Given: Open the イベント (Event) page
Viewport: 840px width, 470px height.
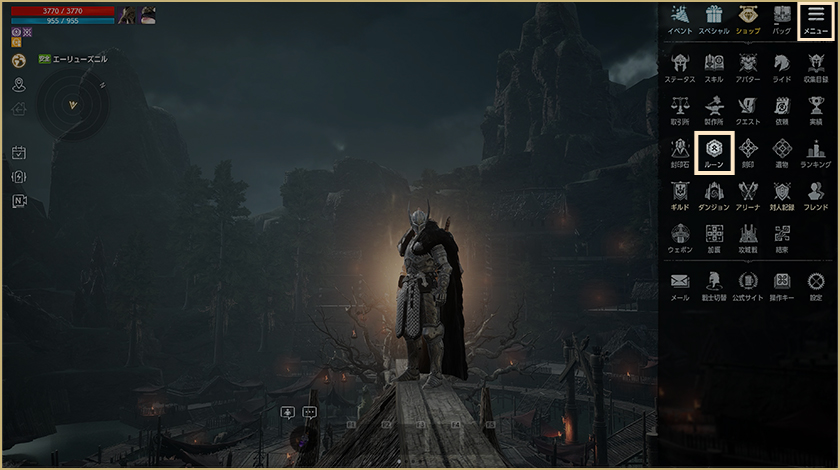Looking at the screenshot, I should click(x=680, y=18).
